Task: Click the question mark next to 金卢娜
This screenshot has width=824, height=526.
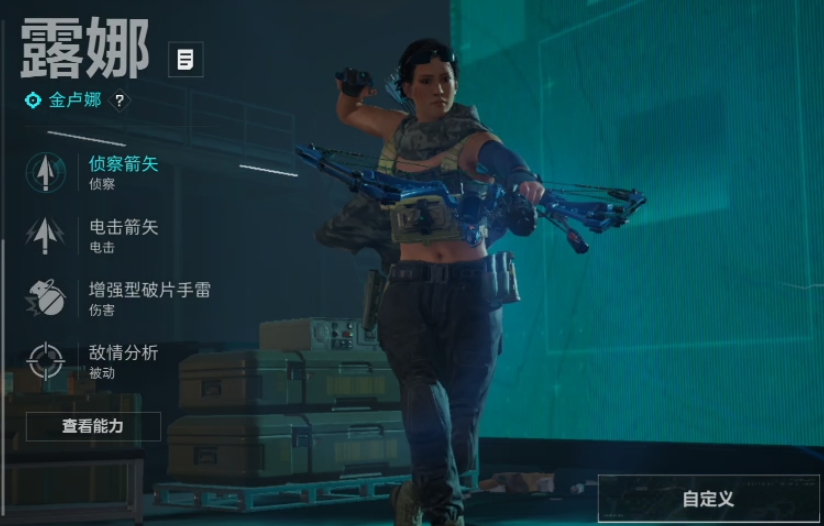Action: click(119, 101)
